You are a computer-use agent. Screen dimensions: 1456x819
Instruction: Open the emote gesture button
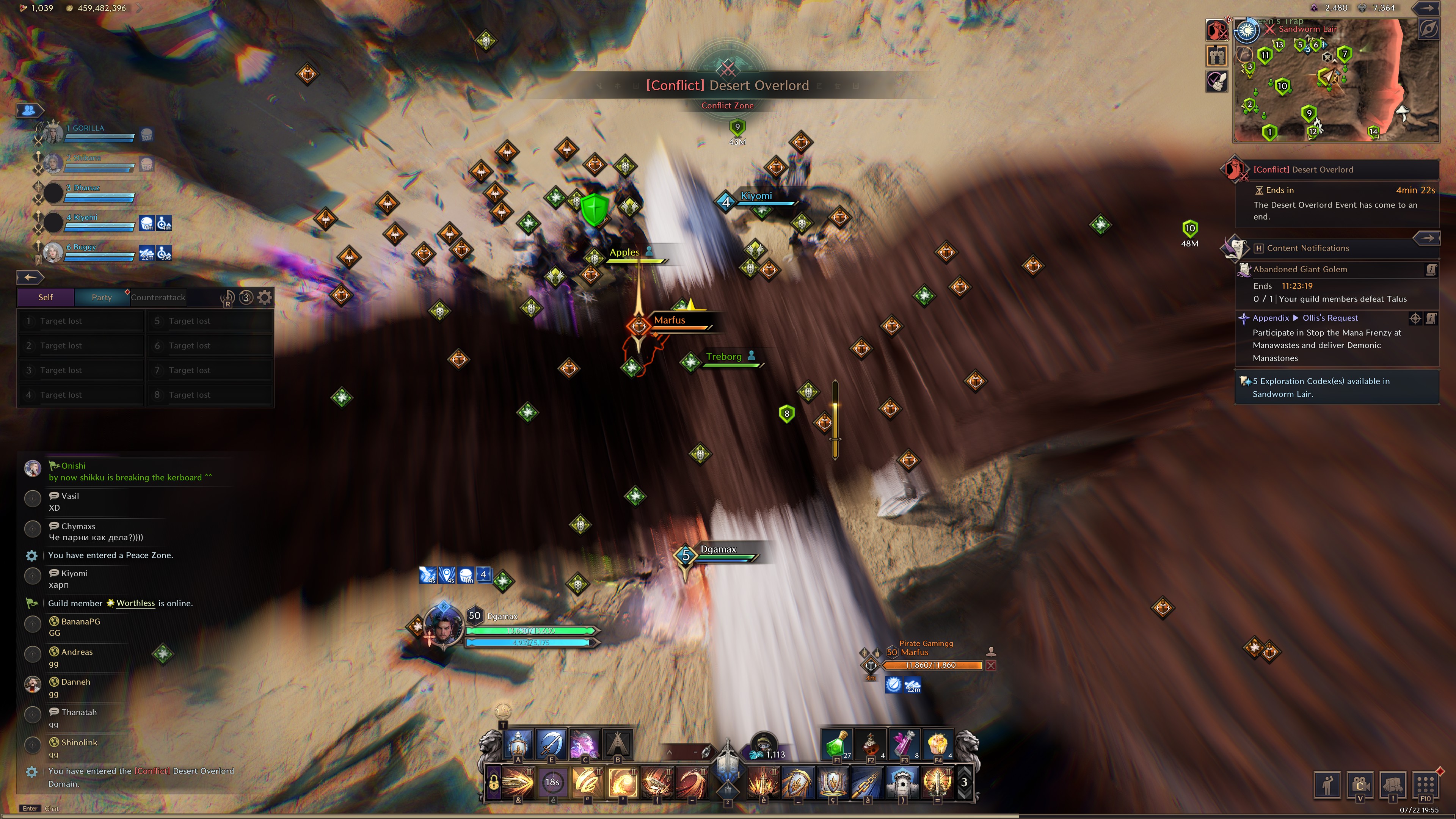[1327, 784]
